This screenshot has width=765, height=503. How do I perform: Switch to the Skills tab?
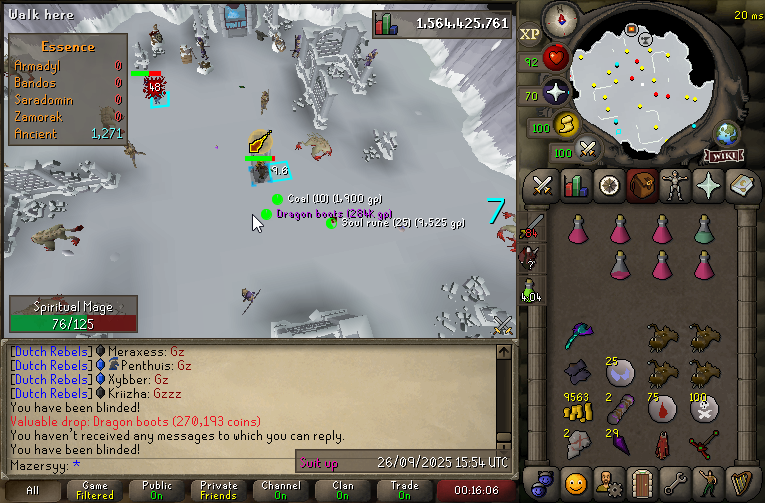(576, 186)
